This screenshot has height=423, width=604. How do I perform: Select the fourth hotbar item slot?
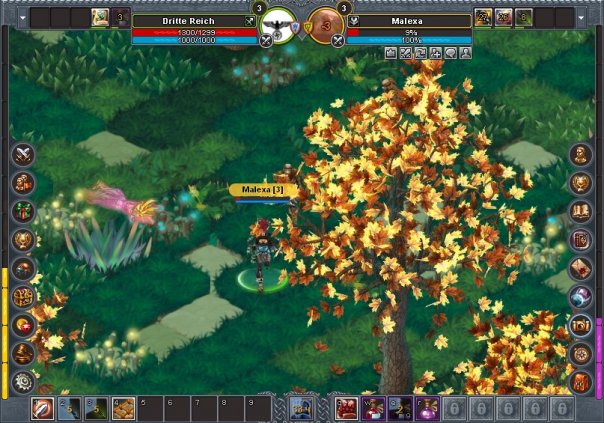pyautogui.click(x=123, y=408)
